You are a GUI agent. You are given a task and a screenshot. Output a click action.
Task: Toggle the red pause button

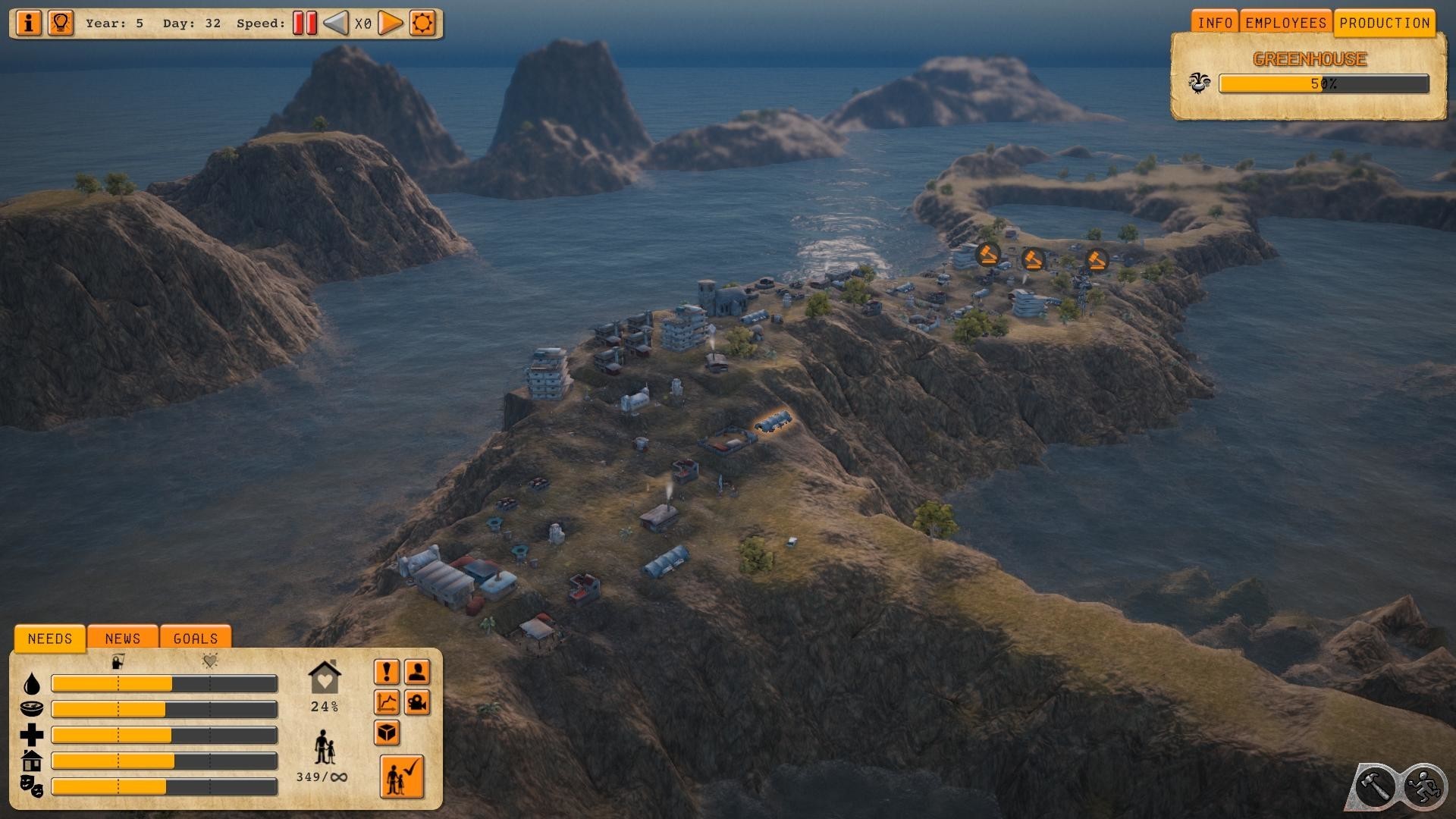[304, 23]
